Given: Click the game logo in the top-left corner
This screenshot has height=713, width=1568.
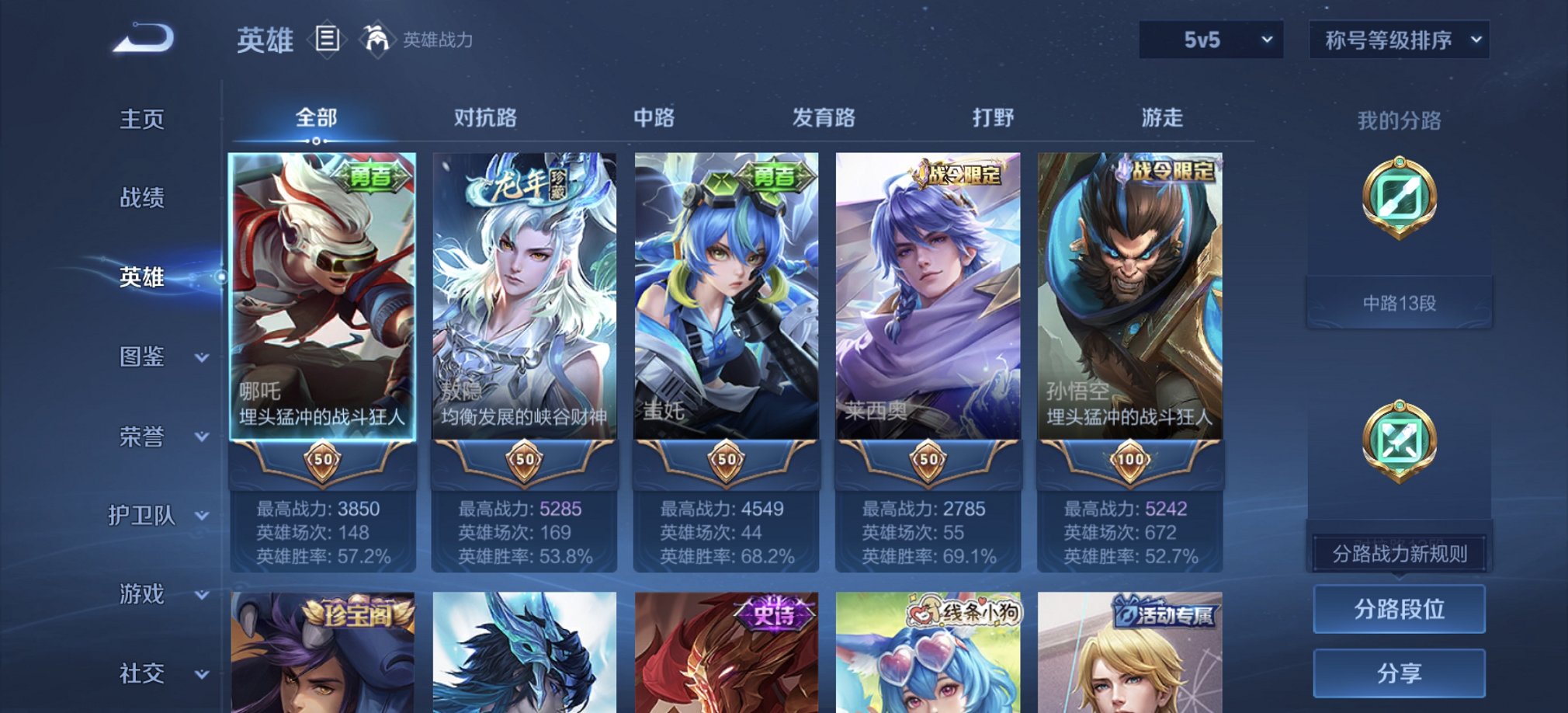Looking at the screenshot, I should (x=144, y=37).
